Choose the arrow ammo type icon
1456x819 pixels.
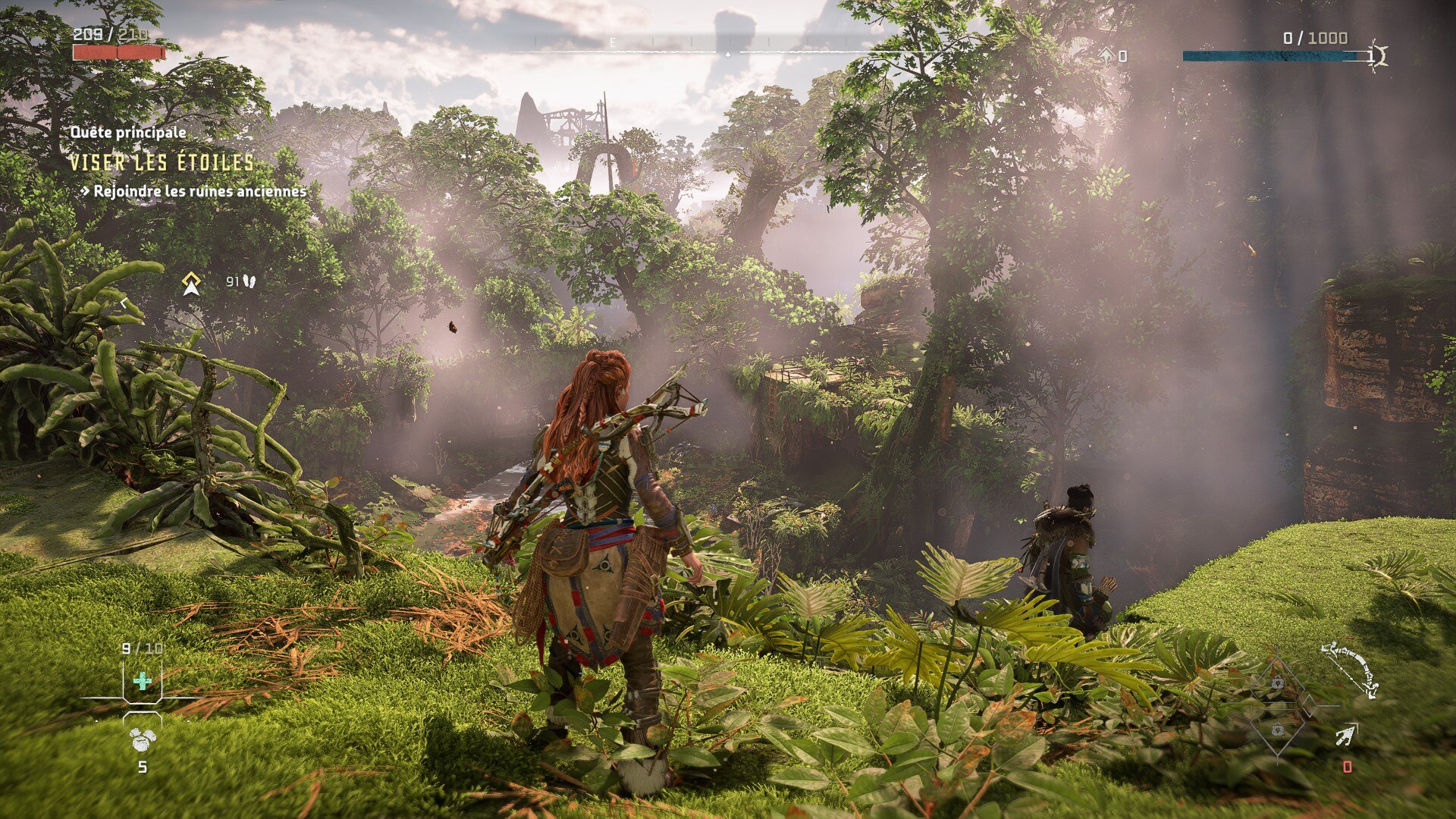click(1346, 735)
